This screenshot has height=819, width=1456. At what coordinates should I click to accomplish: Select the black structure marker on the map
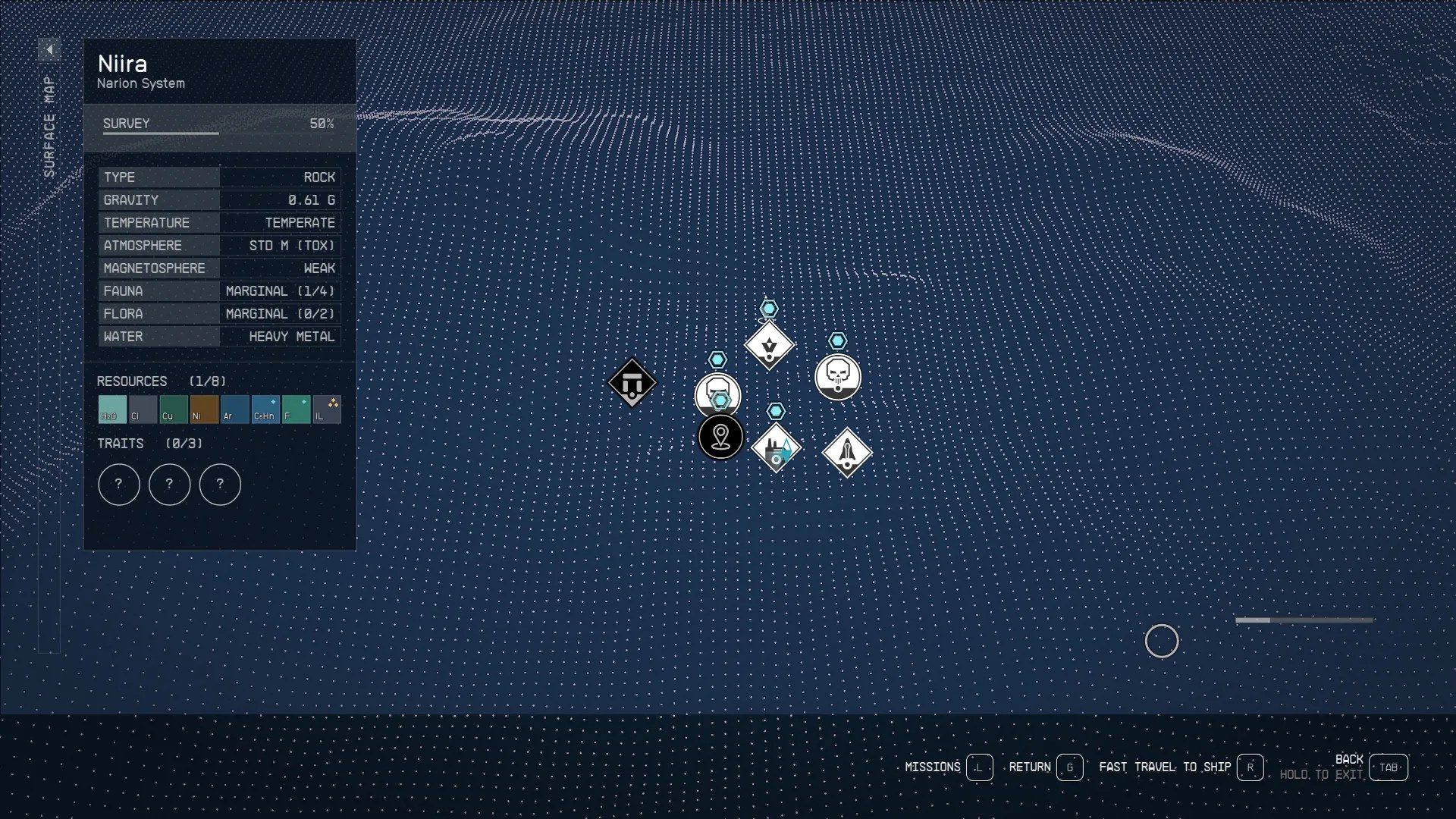click(x=632, y=384)
